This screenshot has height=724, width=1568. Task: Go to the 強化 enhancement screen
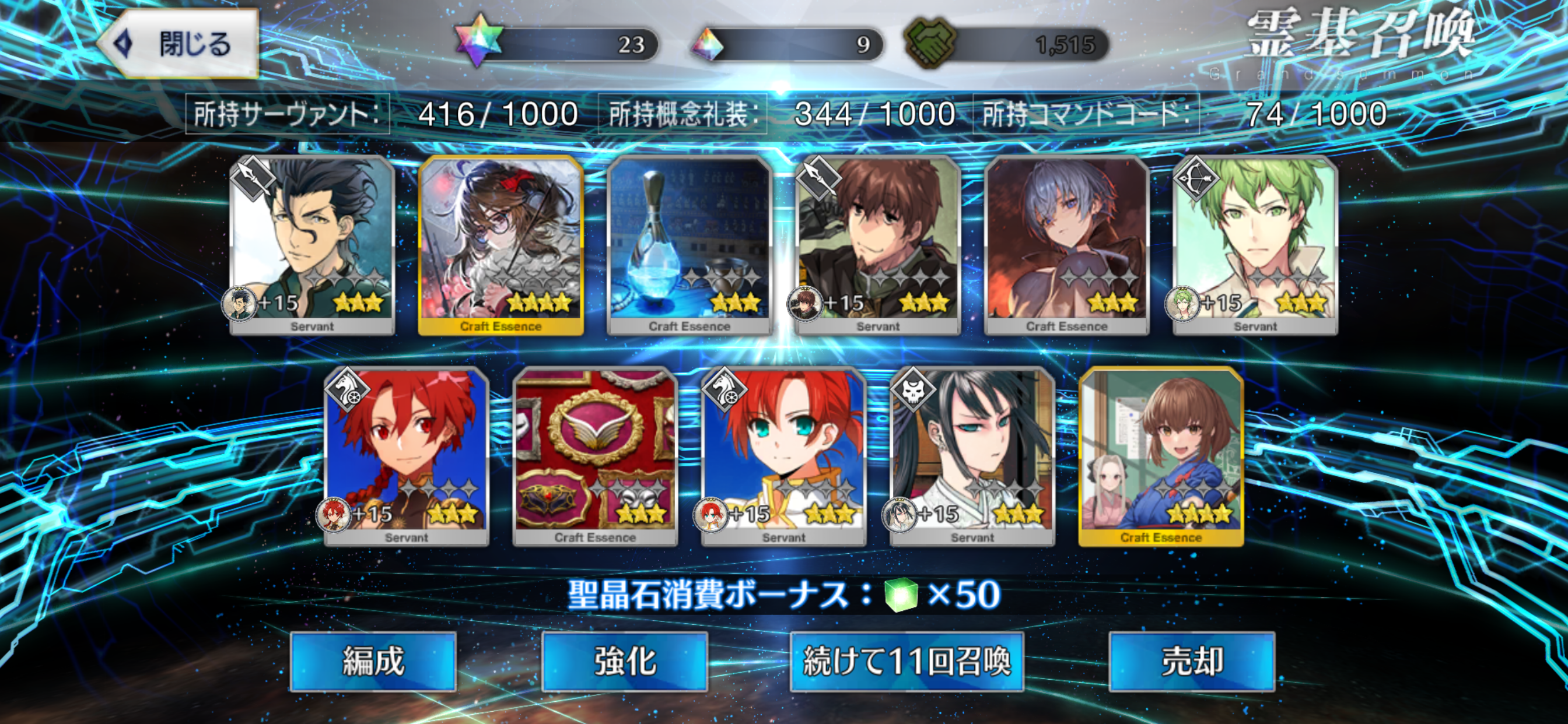624,661
